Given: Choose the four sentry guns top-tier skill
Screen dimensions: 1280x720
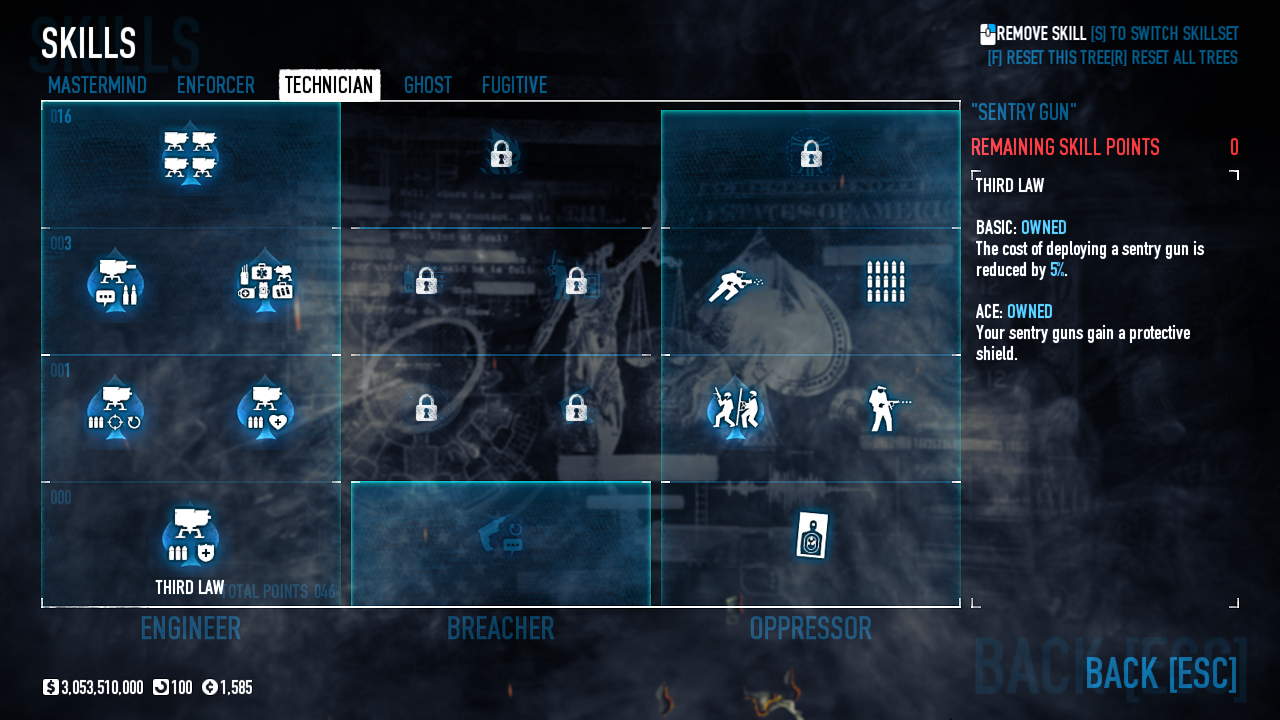Looking at the screenshot, I should 190,156.
